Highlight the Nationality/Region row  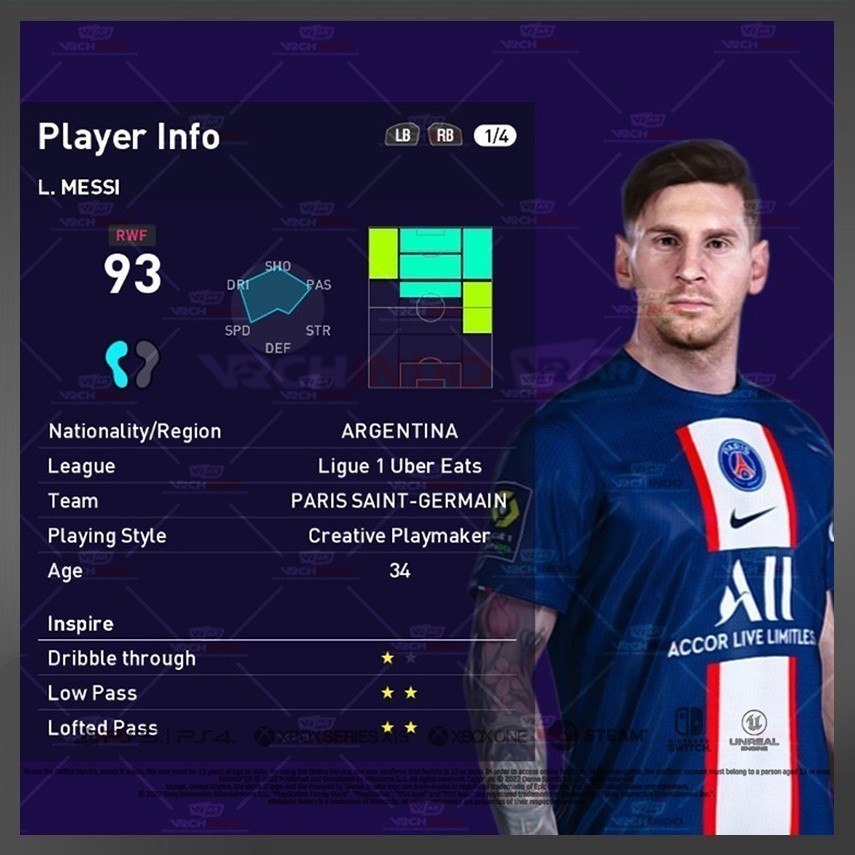278,432
